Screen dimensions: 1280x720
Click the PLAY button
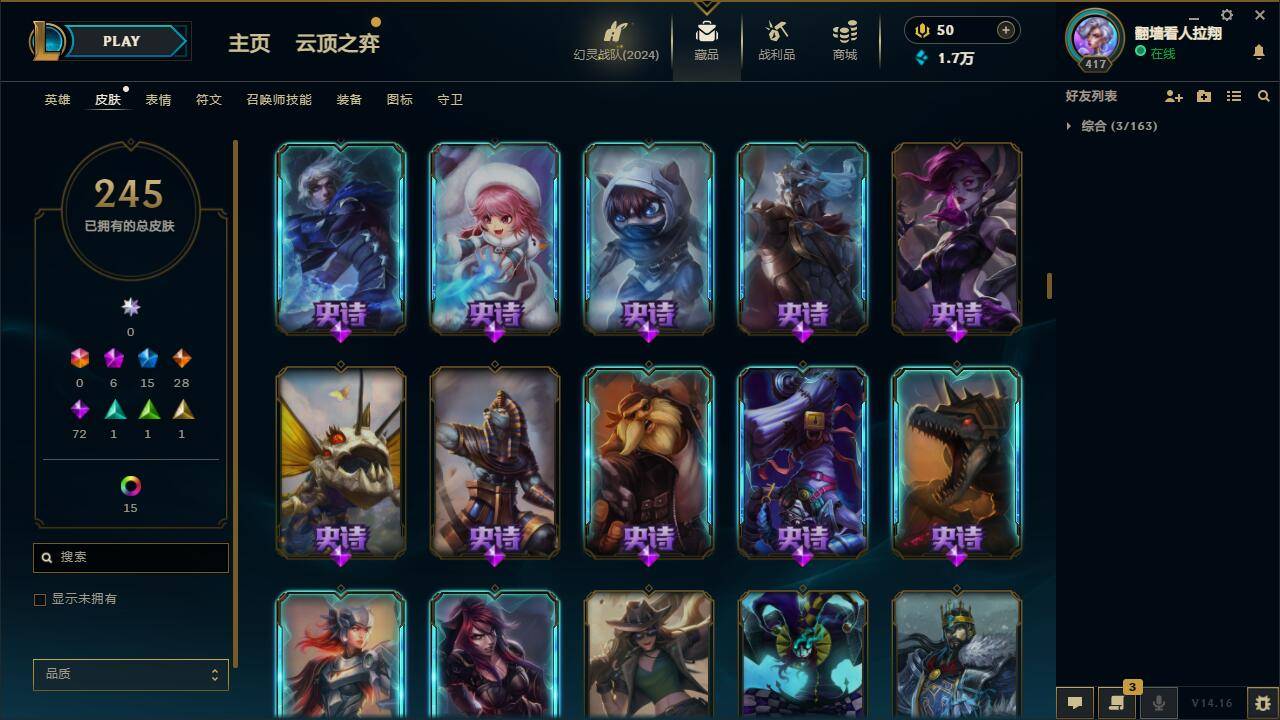(121, 41)
